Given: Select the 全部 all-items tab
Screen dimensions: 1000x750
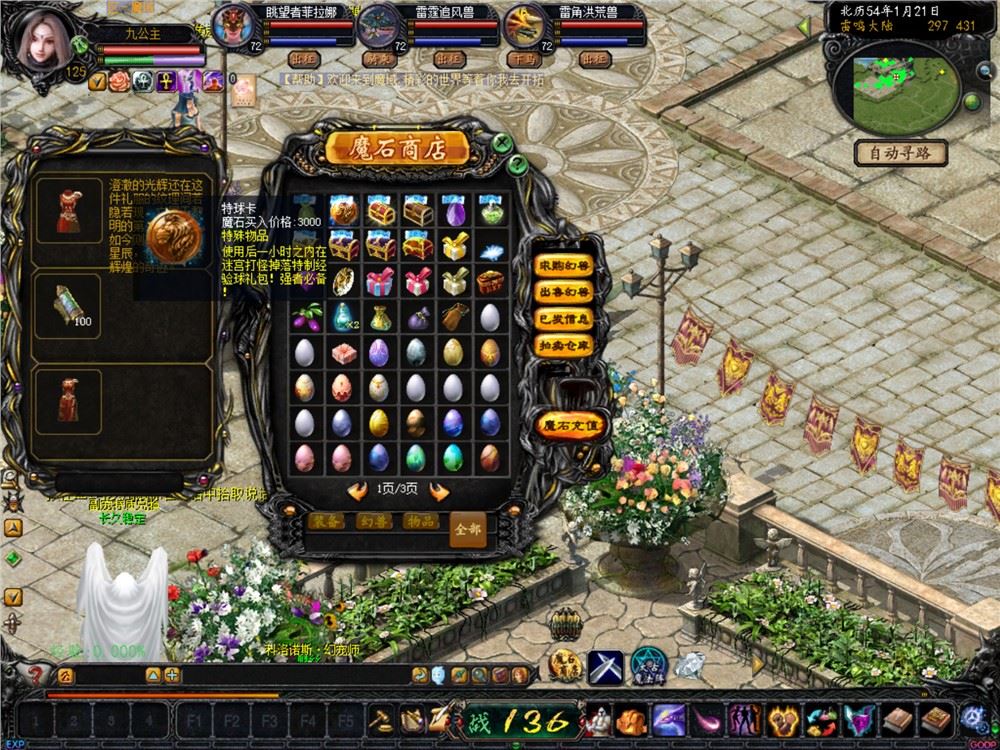Looking at the screenshot, I should pos(469,527).
